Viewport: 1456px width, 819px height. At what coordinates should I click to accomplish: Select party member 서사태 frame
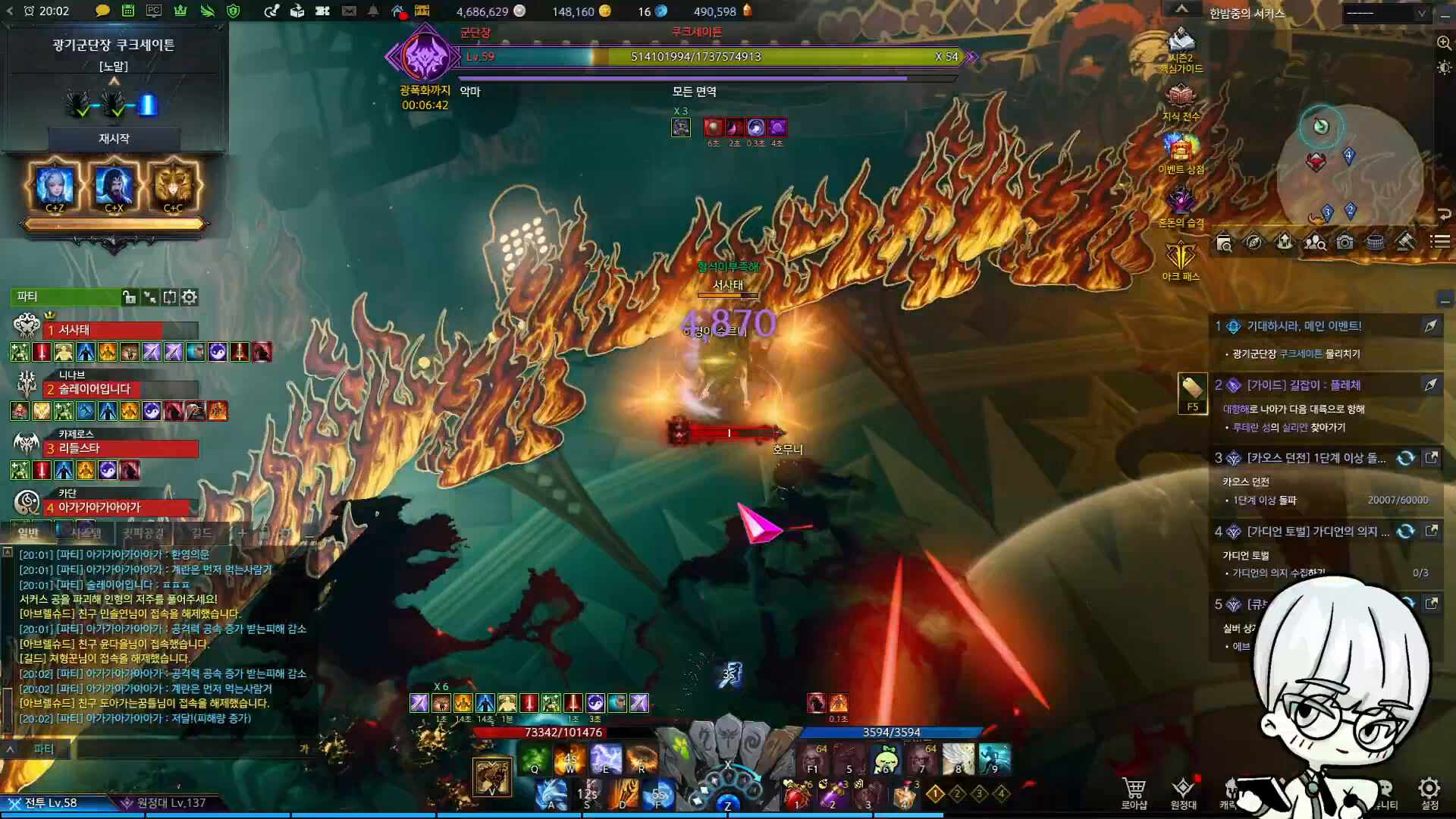pyautogui.click(x=121, y=330)
